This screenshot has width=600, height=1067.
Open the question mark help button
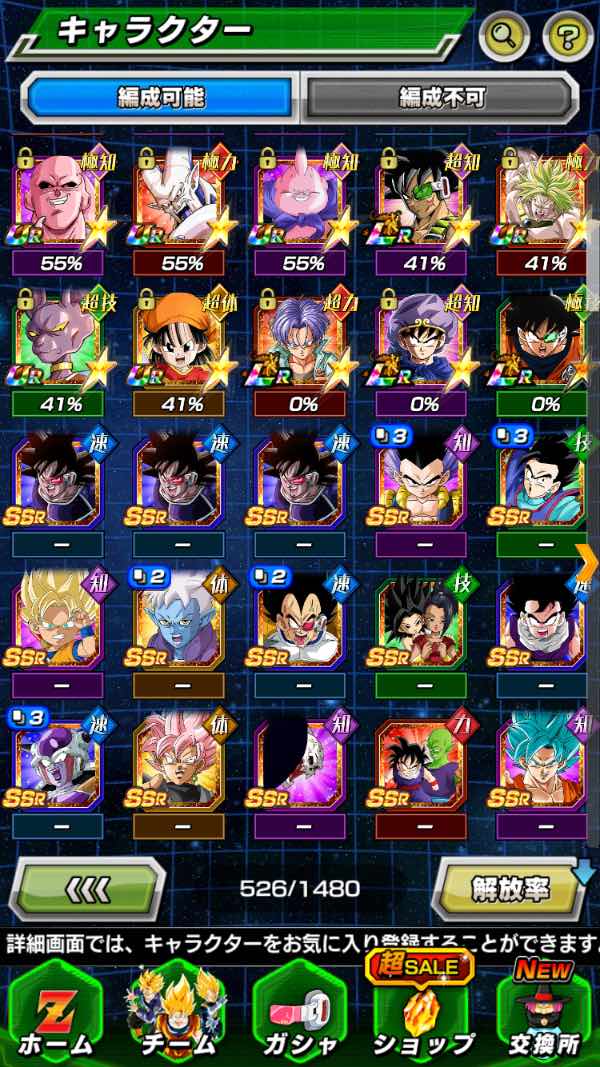pos(568,37)
